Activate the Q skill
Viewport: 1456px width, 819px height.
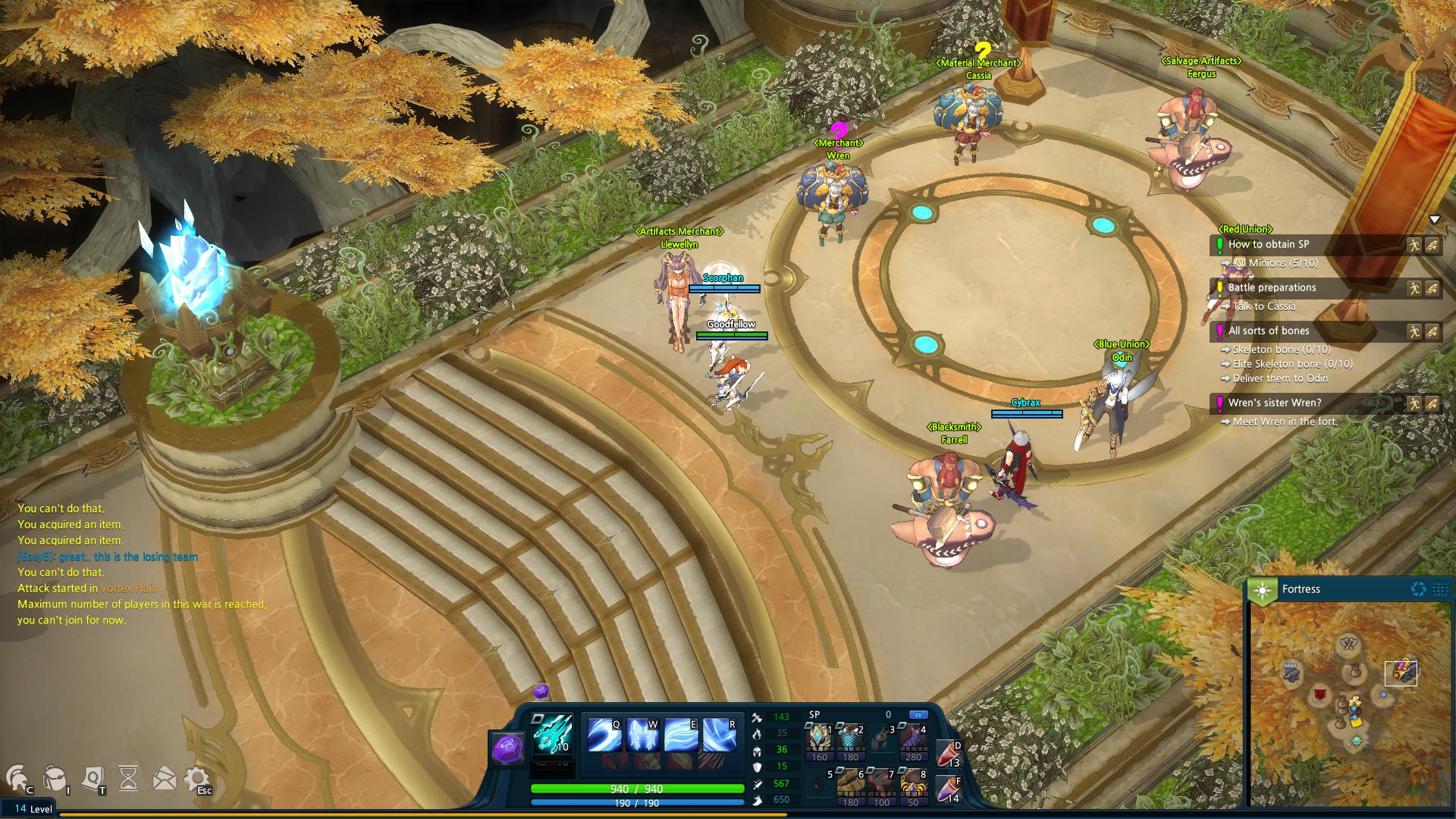(x=604, y=734)
